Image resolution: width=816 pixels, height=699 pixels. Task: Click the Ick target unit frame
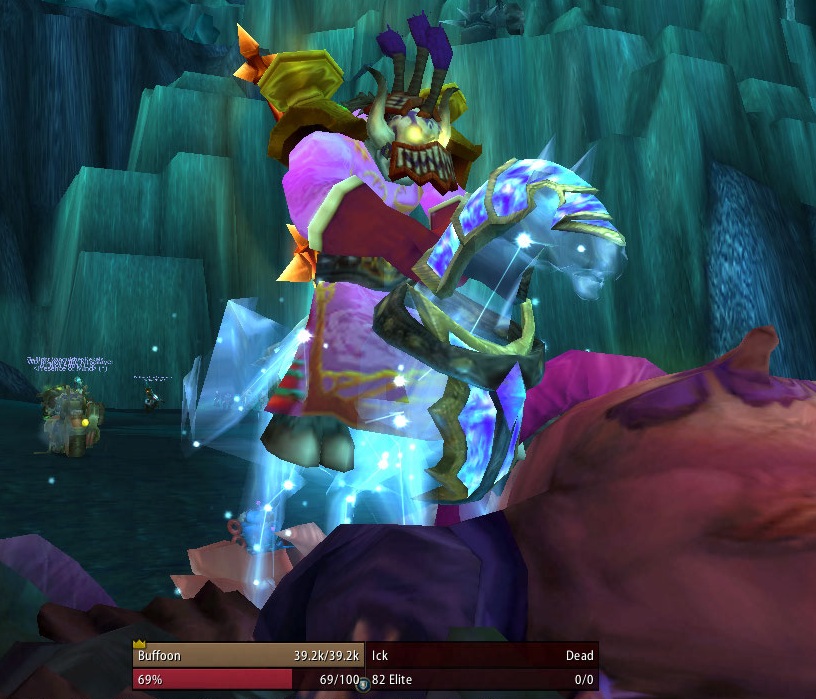coord(482,667)
